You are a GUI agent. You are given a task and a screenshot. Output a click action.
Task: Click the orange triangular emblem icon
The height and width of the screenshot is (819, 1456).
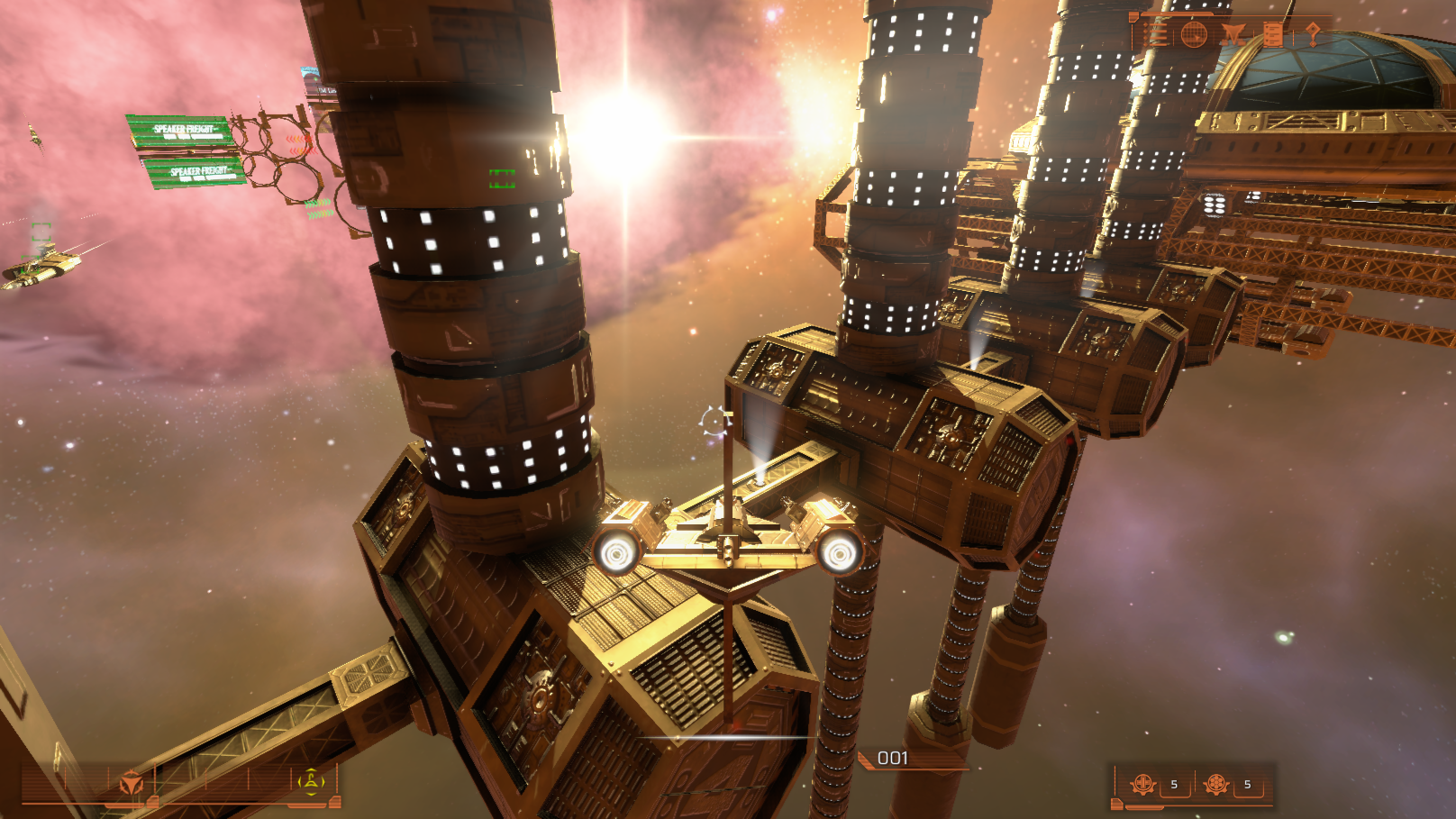click(132, 784)
